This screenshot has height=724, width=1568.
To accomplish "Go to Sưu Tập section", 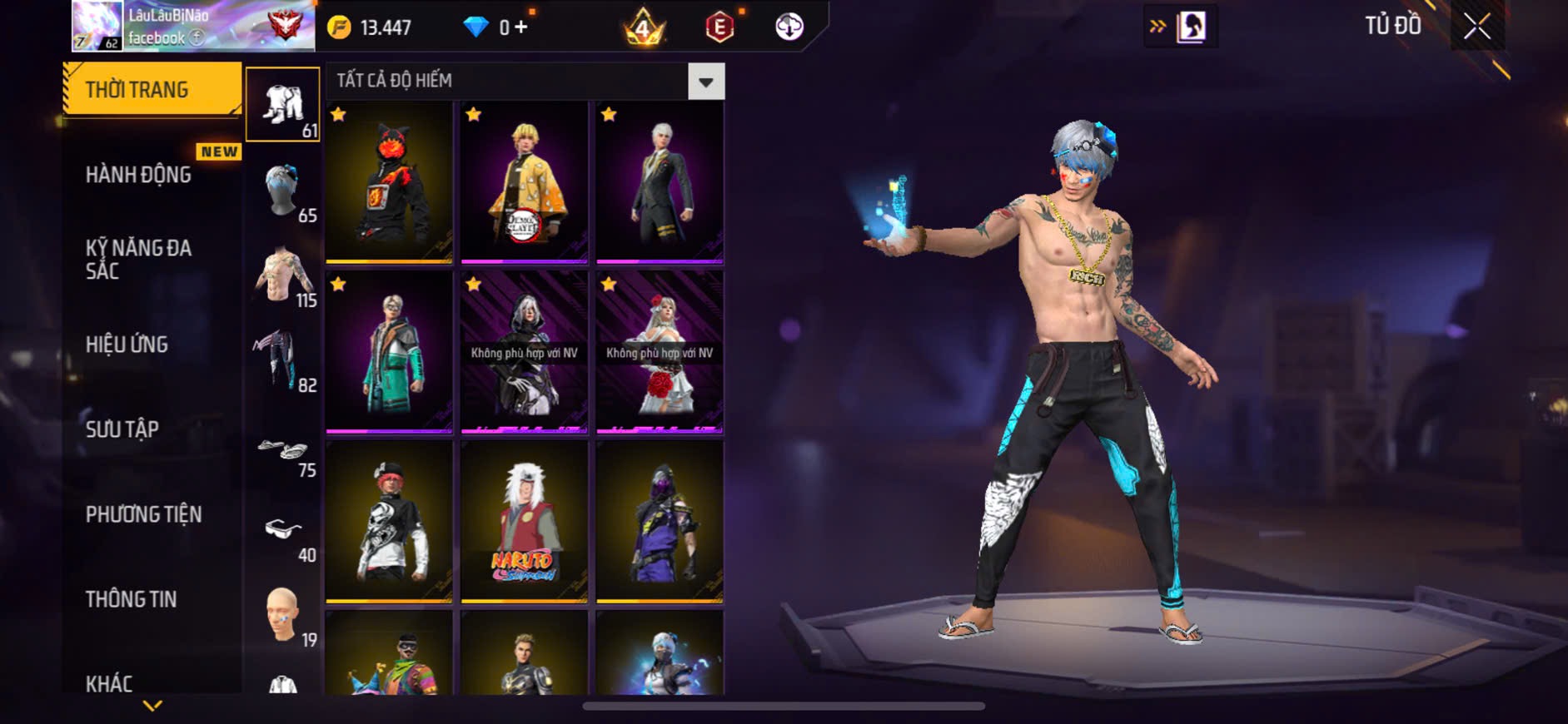I will 122,429.
